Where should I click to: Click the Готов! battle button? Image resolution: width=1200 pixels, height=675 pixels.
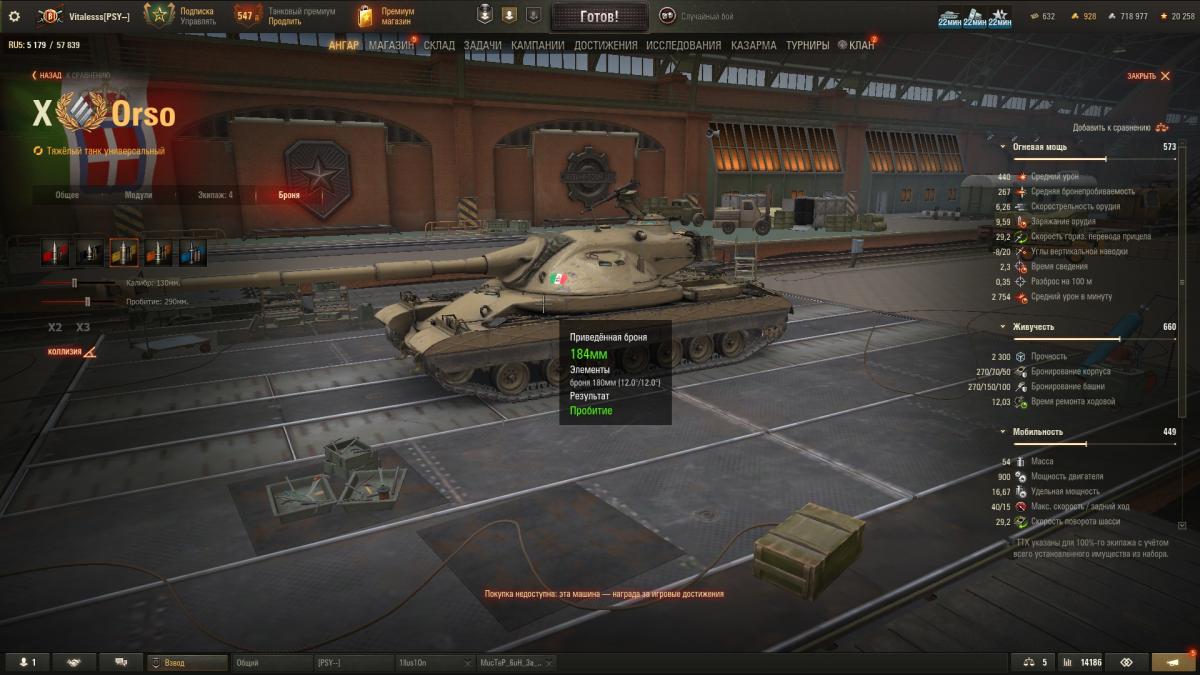(x=599, y=16)
